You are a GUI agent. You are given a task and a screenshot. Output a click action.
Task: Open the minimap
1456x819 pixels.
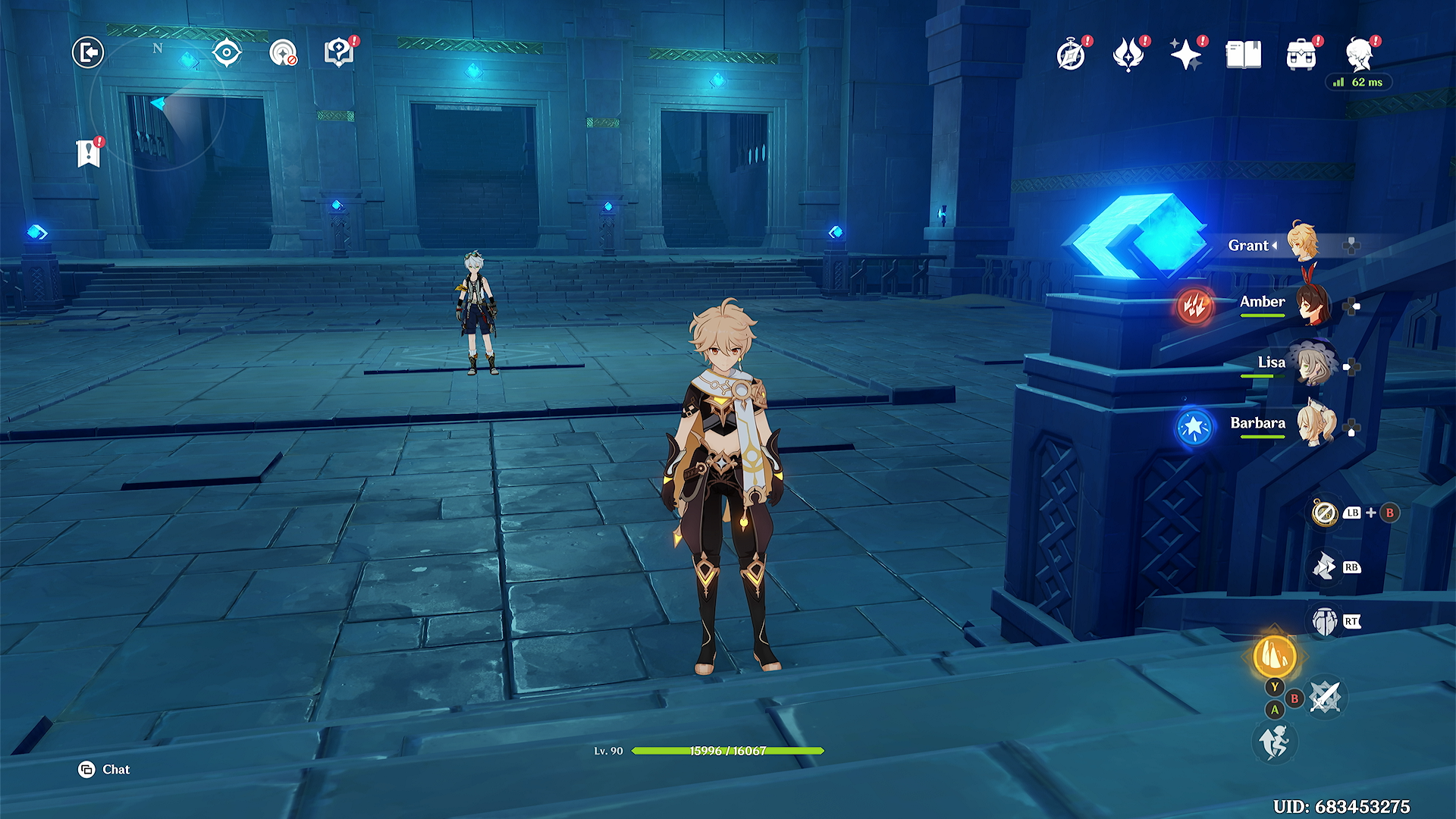point(158,106)
